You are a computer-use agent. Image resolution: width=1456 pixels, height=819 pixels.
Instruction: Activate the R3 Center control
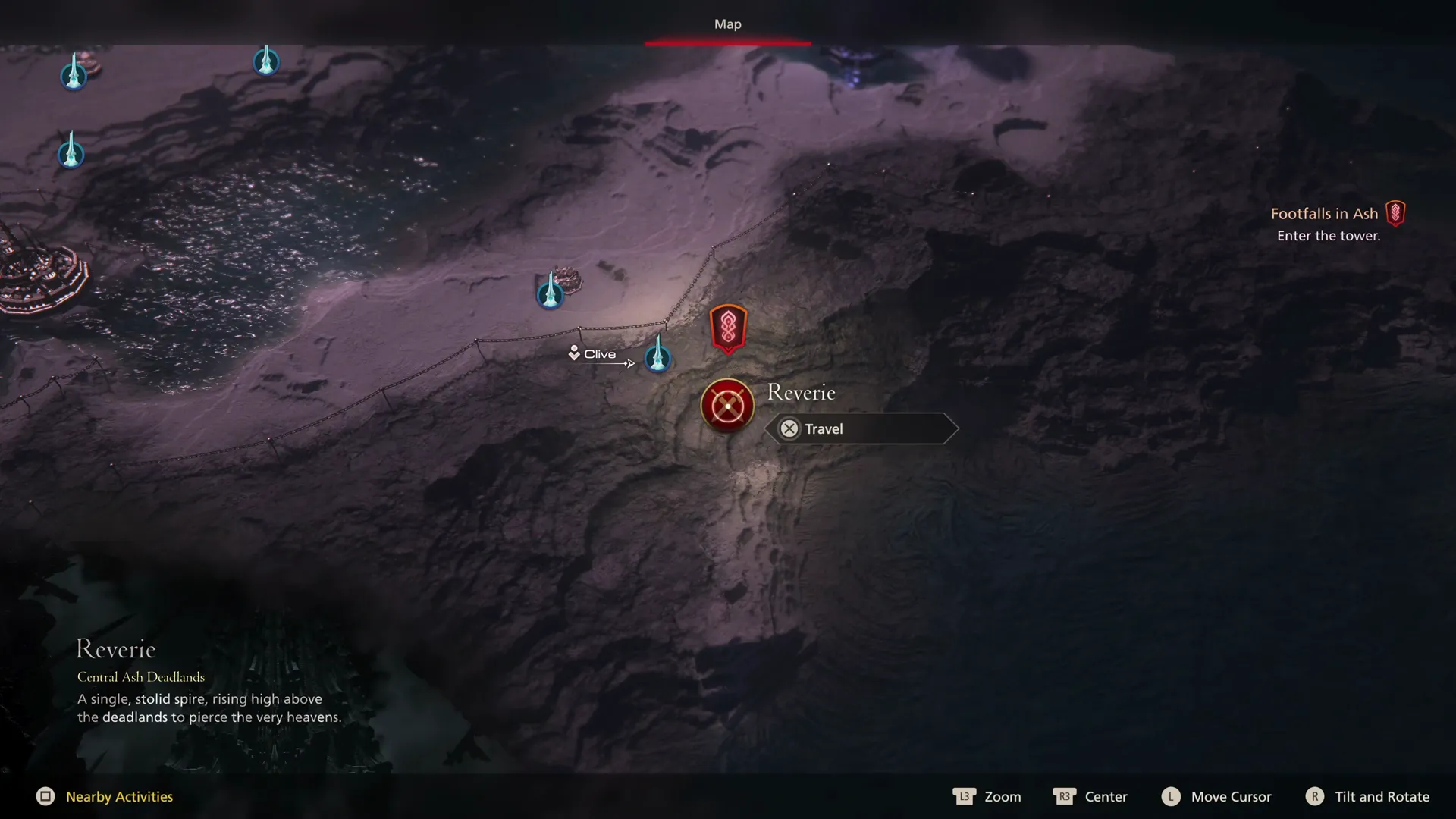tap(1090, 796)
